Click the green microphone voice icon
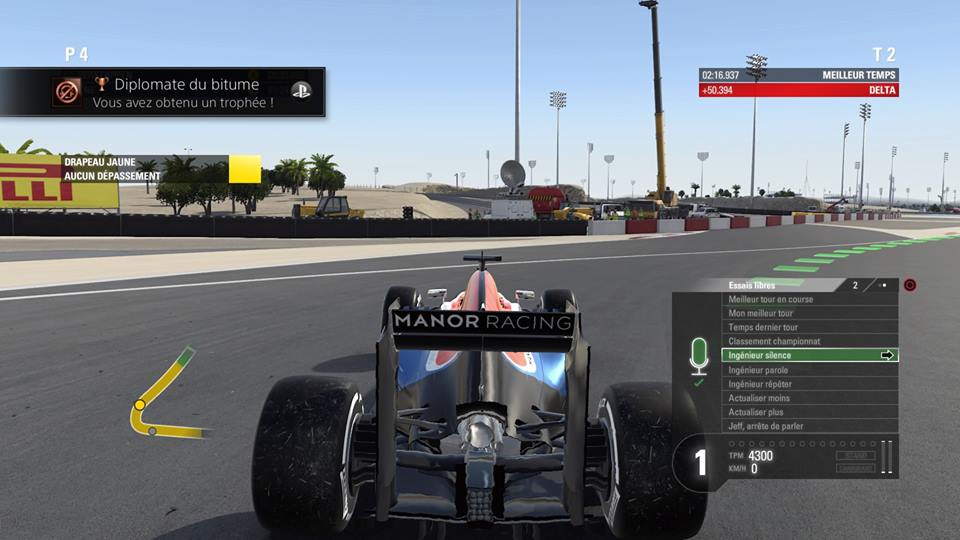This screenshot has width=960, height=540. pos(699,356)
